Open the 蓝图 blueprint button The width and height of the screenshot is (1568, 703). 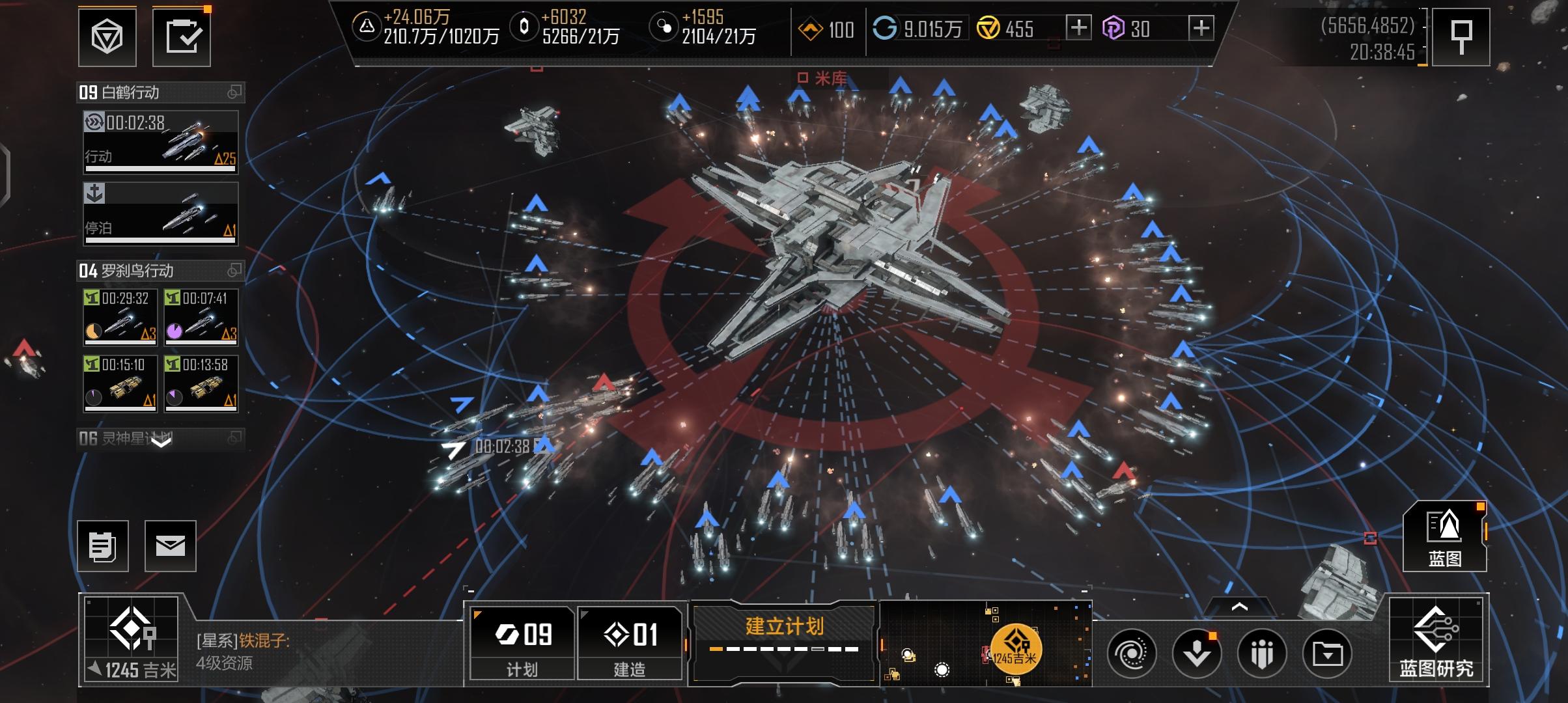click(1444, 537)
